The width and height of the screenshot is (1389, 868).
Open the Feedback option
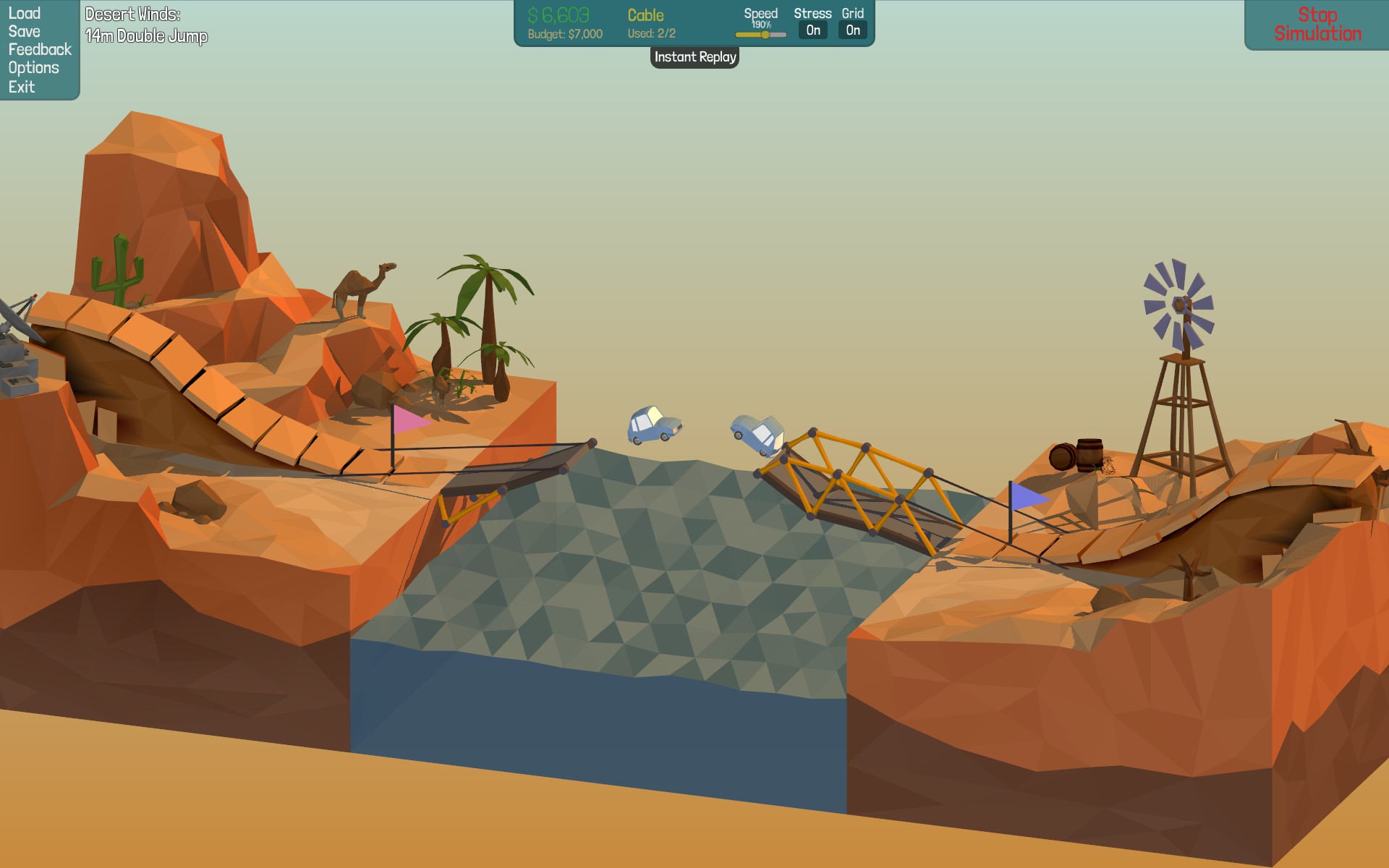pos(40,49)
